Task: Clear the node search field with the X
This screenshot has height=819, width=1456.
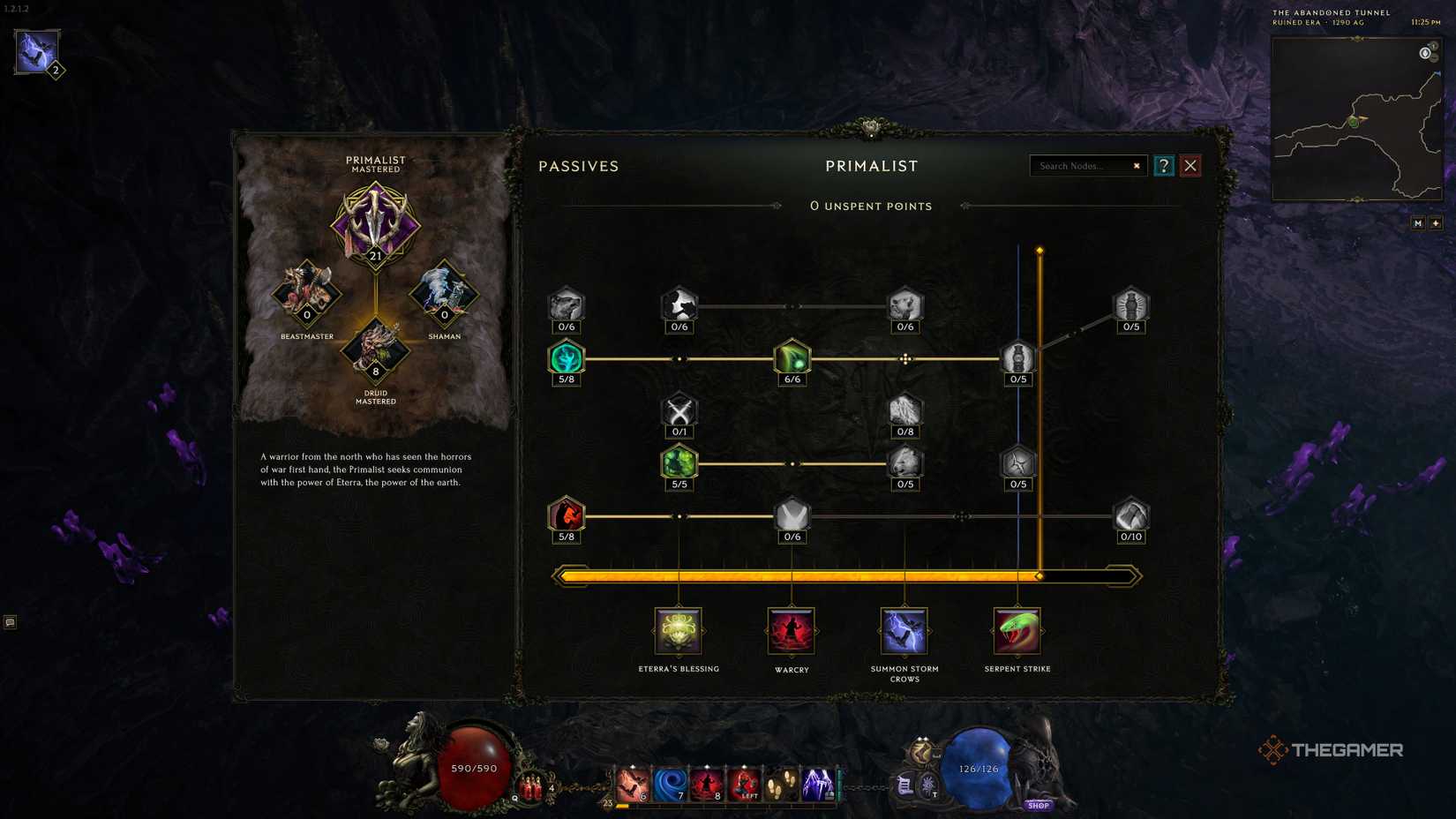Action: coord(1137,166)
